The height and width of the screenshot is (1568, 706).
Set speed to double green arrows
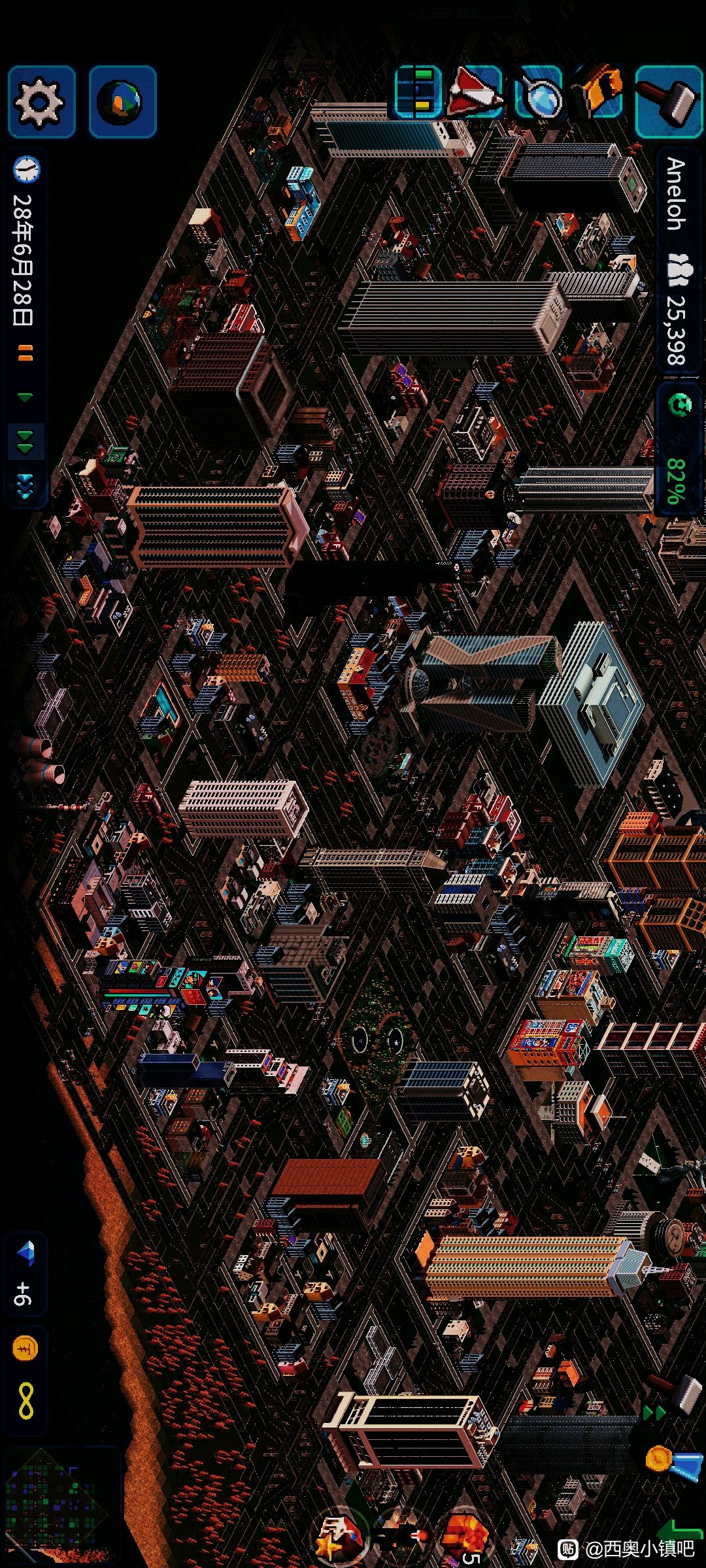pyautogui.click(x=25, y=442)
